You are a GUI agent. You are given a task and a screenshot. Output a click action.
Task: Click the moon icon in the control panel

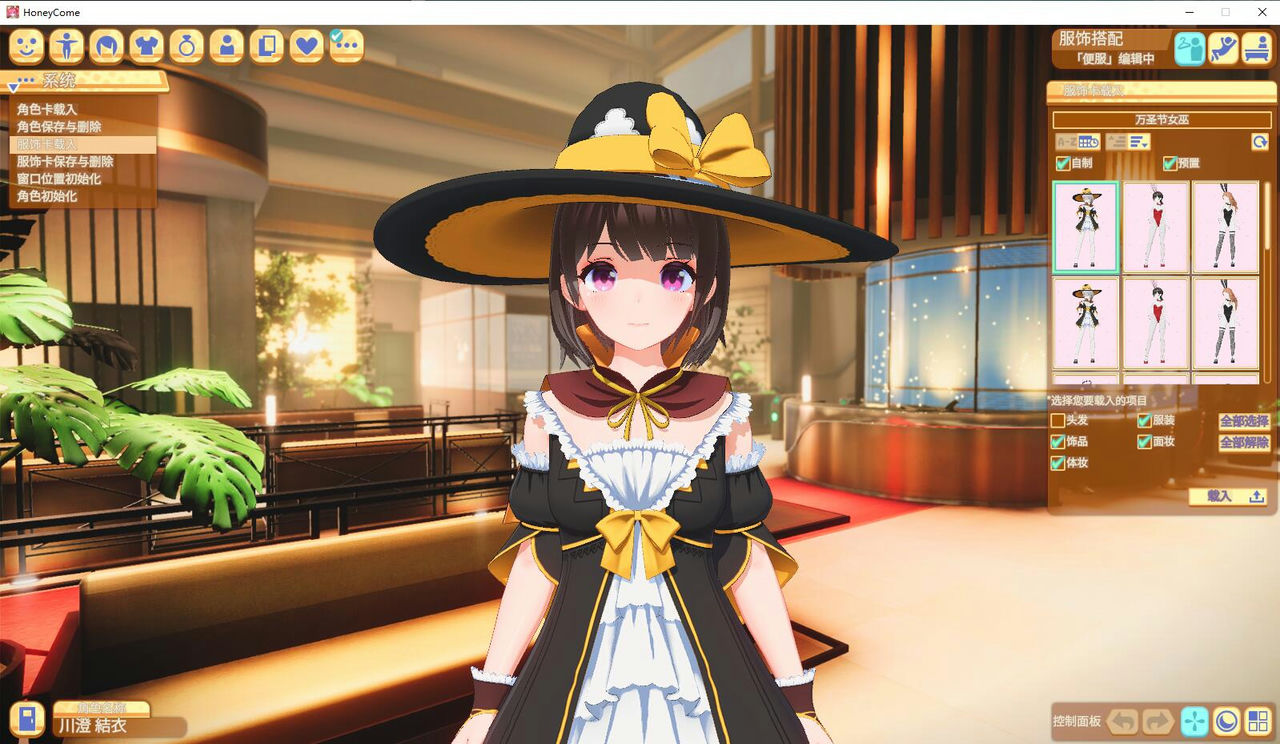(1228, 722)
